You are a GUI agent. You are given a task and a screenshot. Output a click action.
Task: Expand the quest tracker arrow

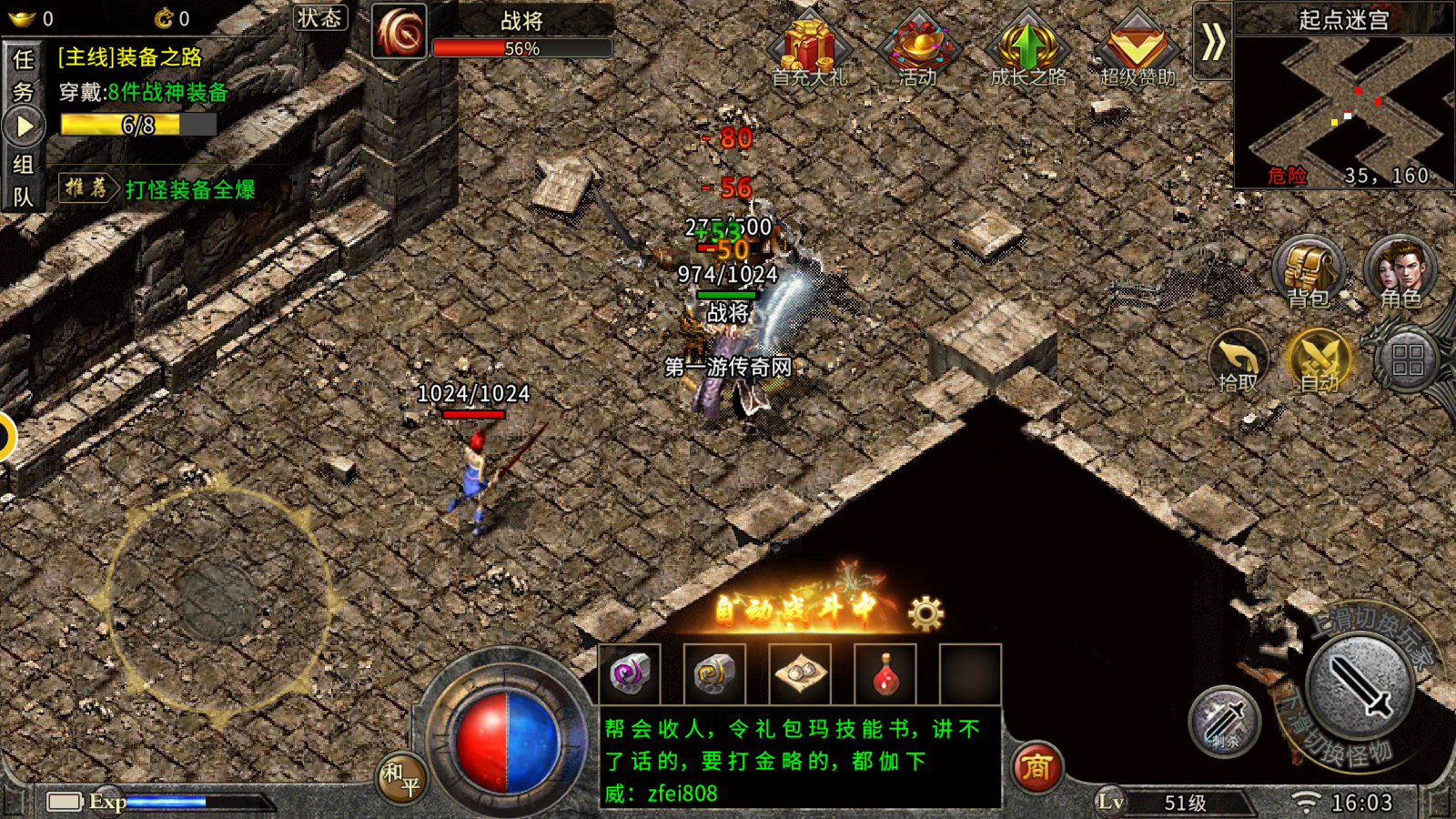click(x=25, y=124)
